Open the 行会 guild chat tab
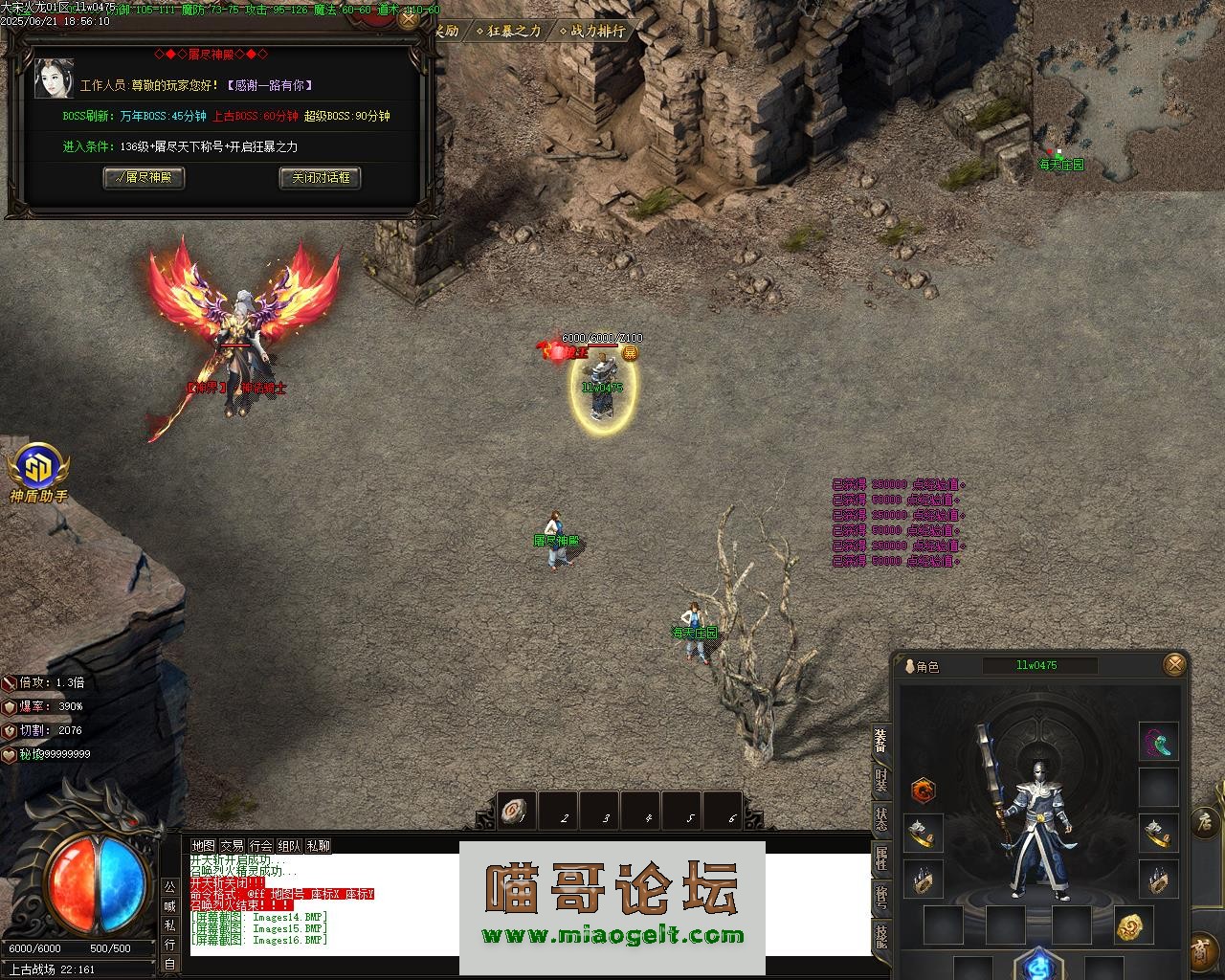The height and width of the screenshot is (980, 1225). pos(260,846)
